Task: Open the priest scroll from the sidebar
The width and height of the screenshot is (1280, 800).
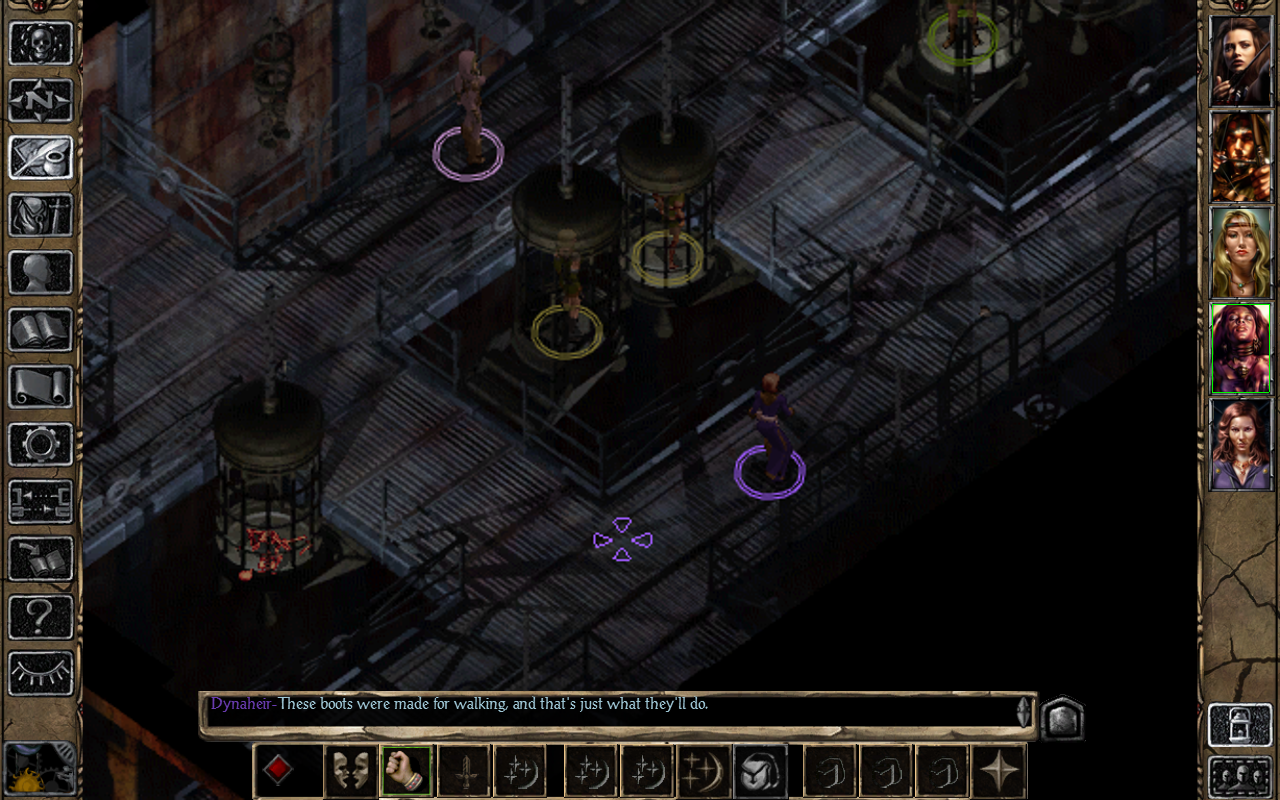Action: [x=41, y=386]
